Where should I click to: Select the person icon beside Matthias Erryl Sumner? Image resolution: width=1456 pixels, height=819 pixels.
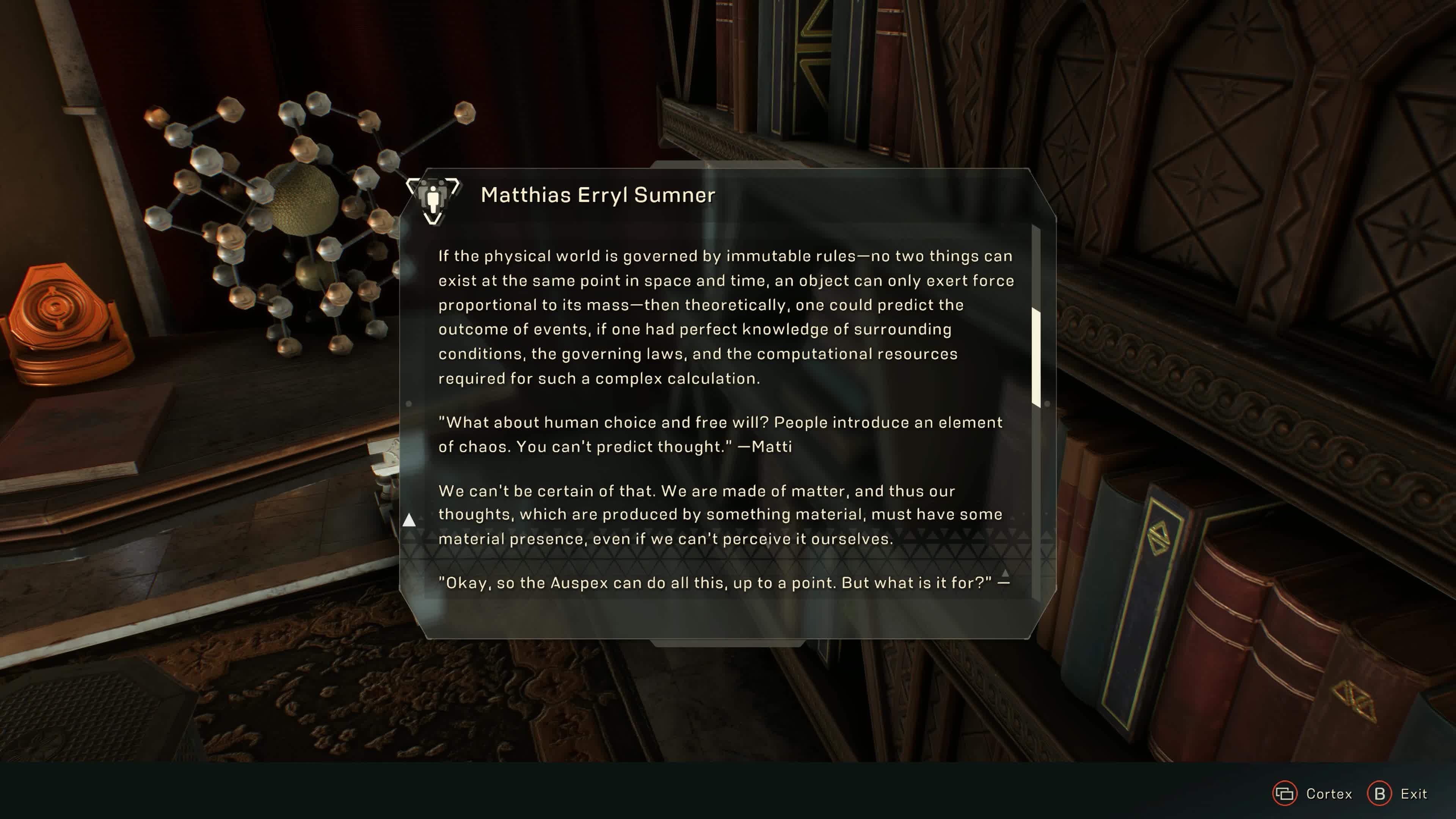[x=433, y=199]
